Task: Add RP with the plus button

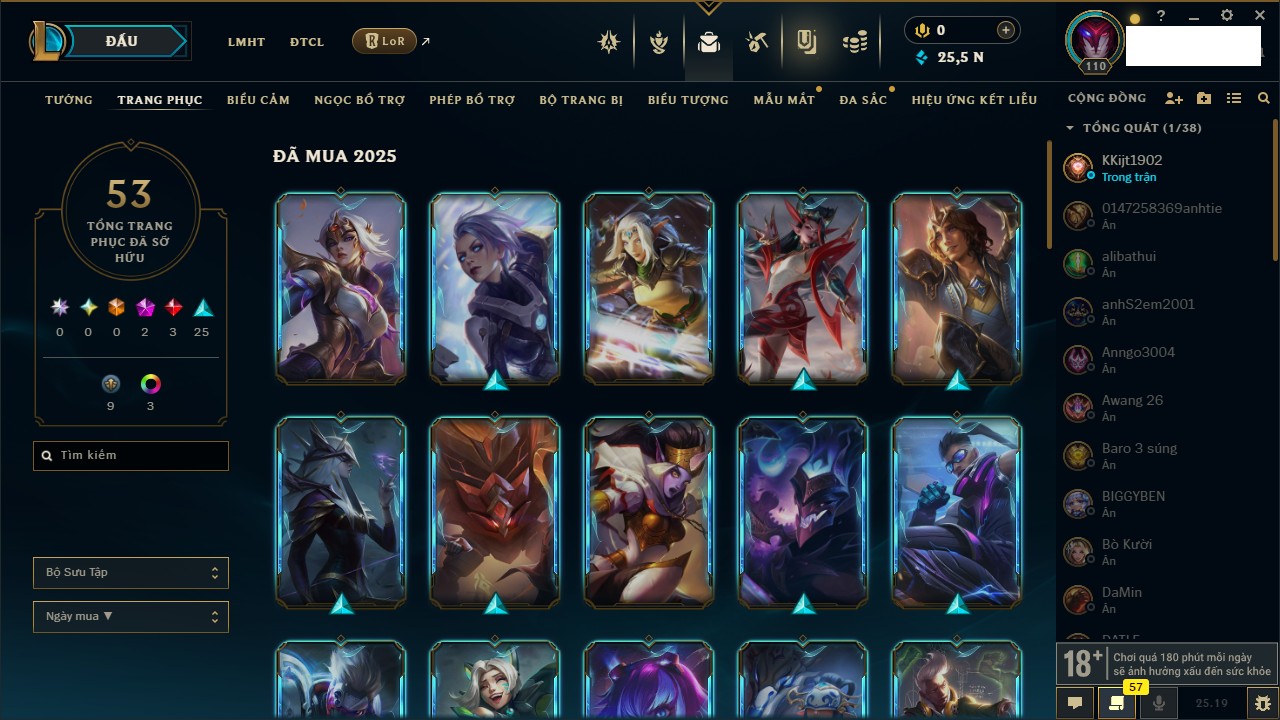Action: (x=1006, y=30)
